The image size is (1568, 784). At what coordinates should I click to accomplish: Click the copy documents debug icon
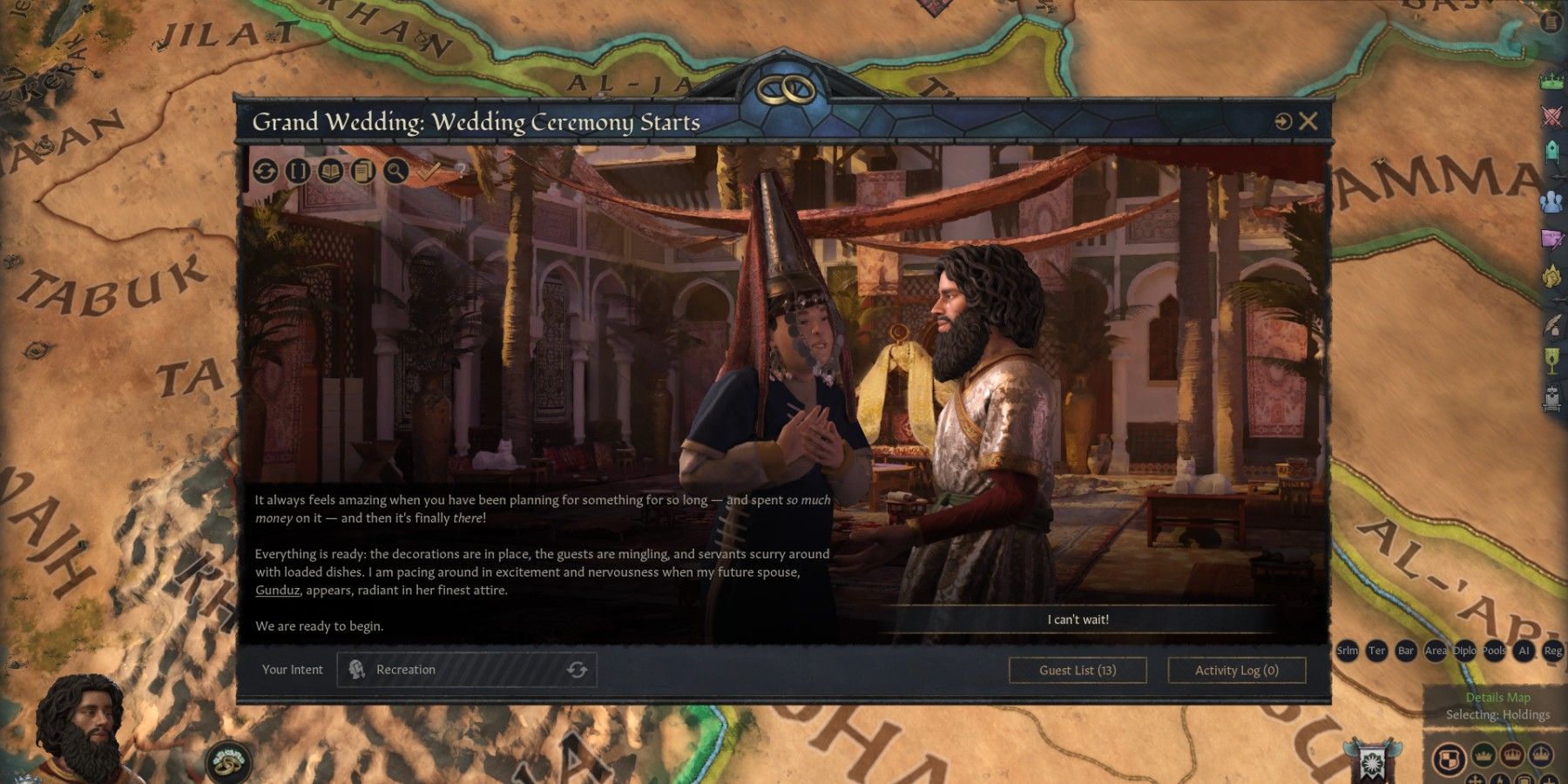tap(363, 171)
